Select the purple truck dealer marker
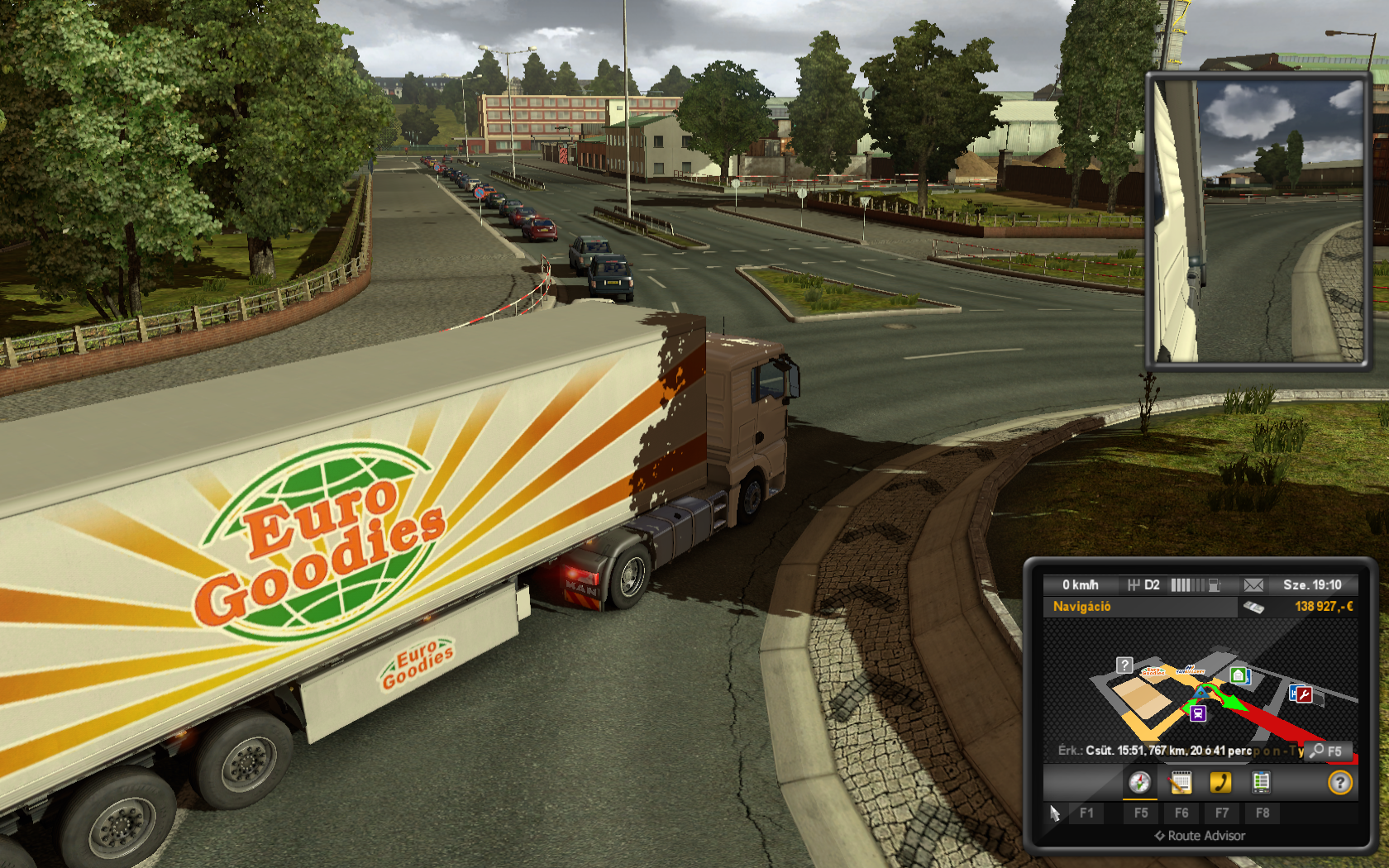 (1198, 713)
